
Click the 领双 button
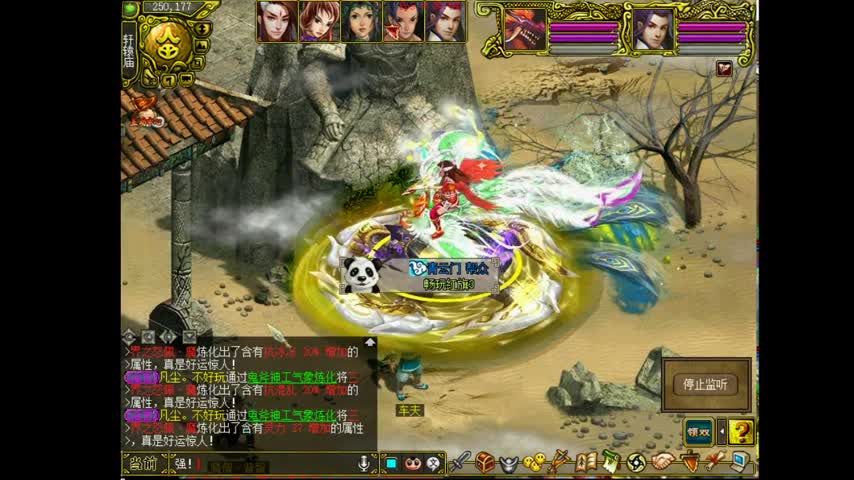point(698,432)
